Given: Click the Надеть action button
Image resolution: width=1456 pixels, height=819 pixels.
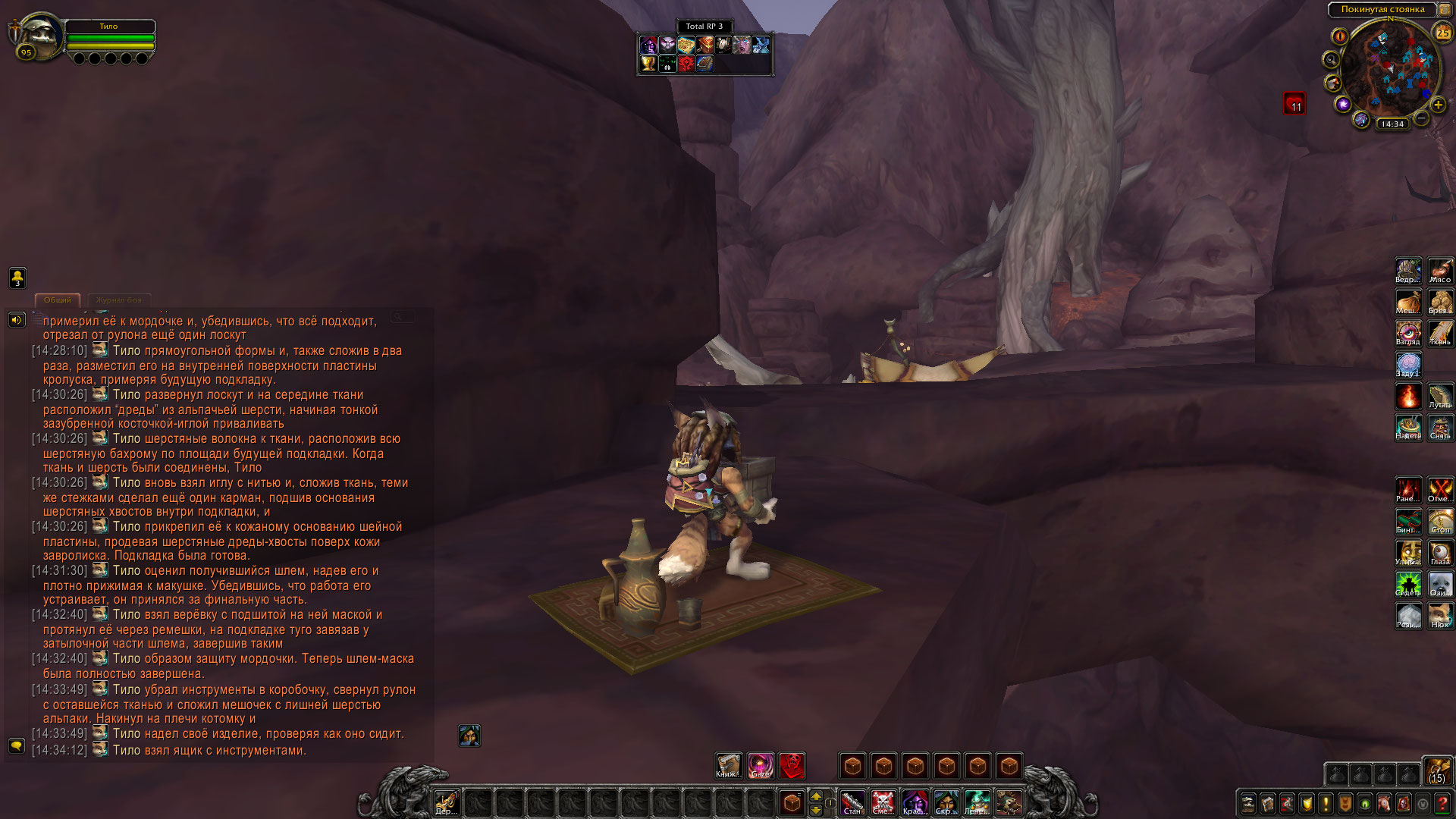Looking at the screenshot, I should [1408, 427].
